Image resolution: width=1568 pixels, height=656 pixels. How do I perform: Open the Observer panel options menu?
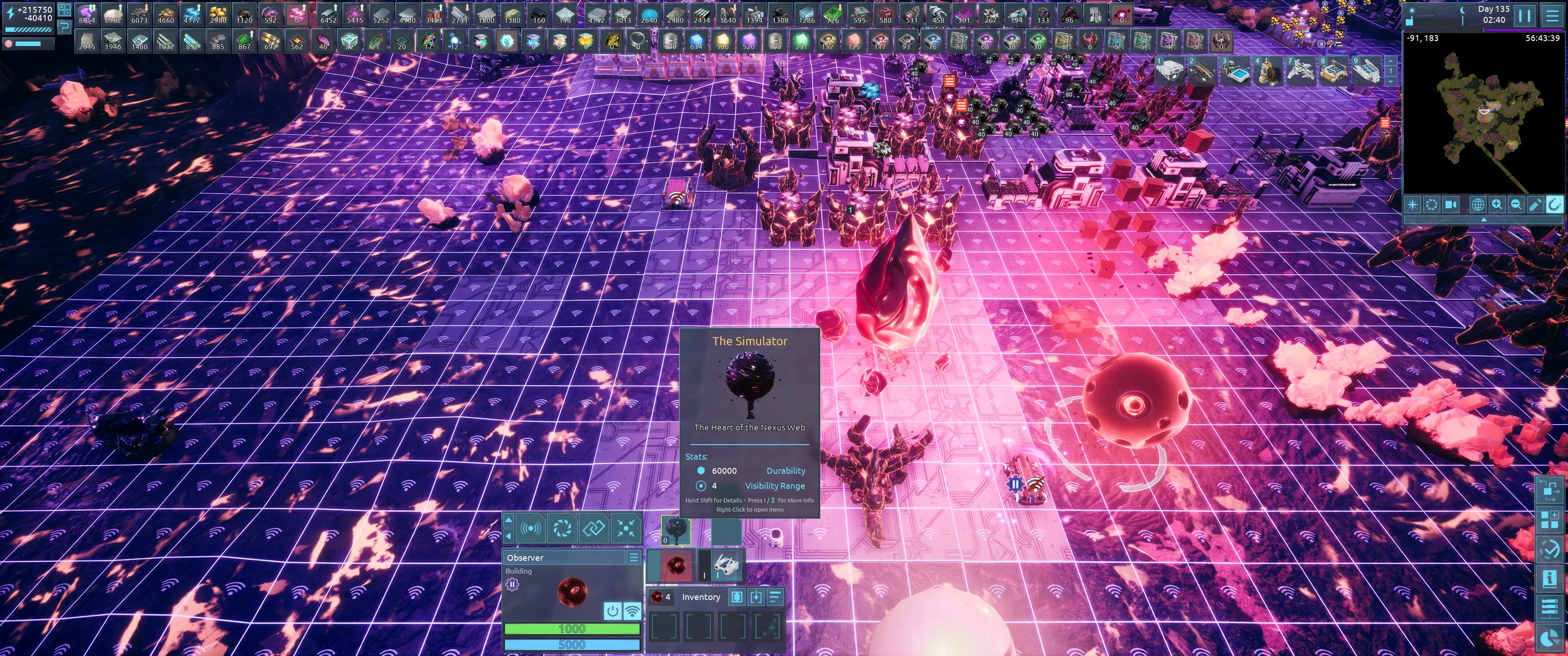(634, 558)
